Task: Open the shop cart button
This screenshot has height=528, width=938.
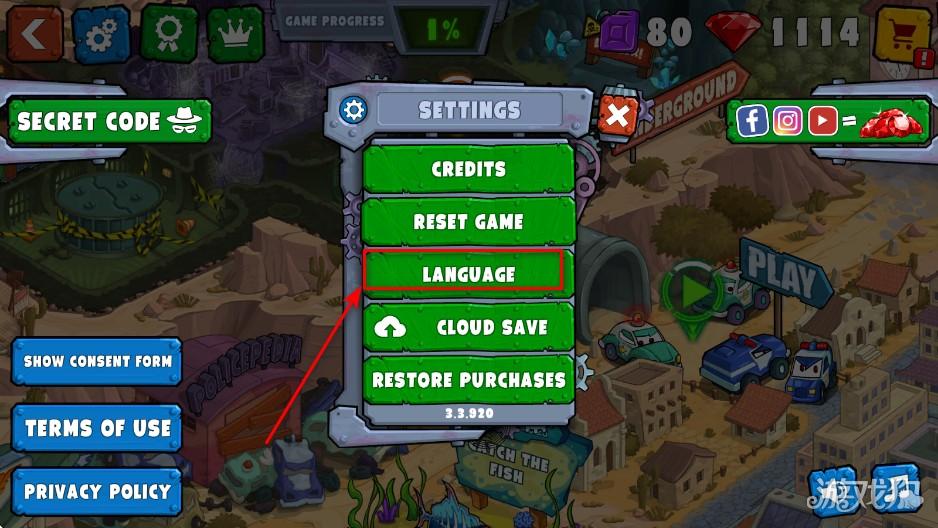Action: click(x=900, y=36)
